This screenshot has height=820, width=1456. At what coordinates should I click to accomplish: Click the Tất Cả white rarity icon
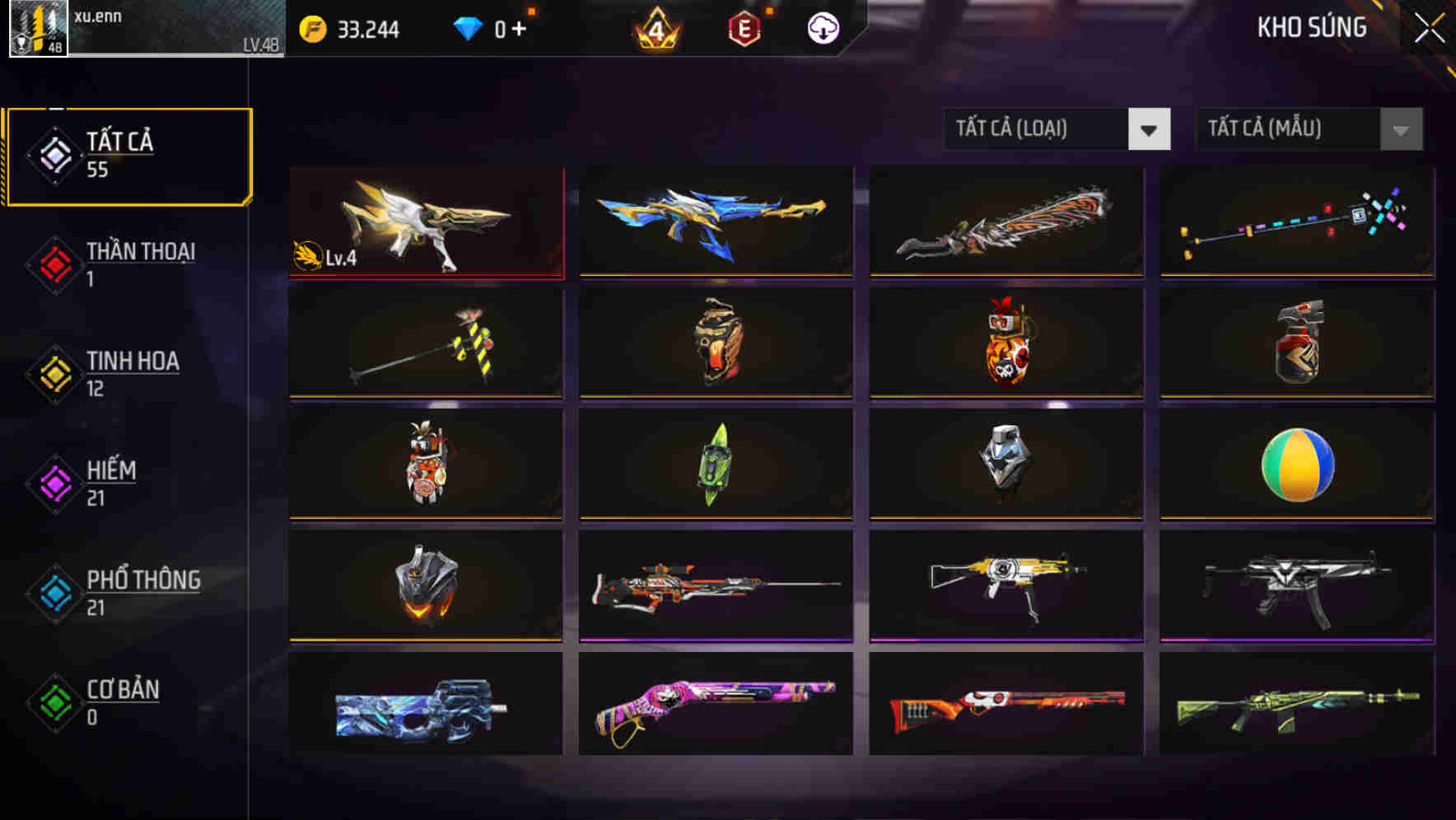click(x=53, y=155)
